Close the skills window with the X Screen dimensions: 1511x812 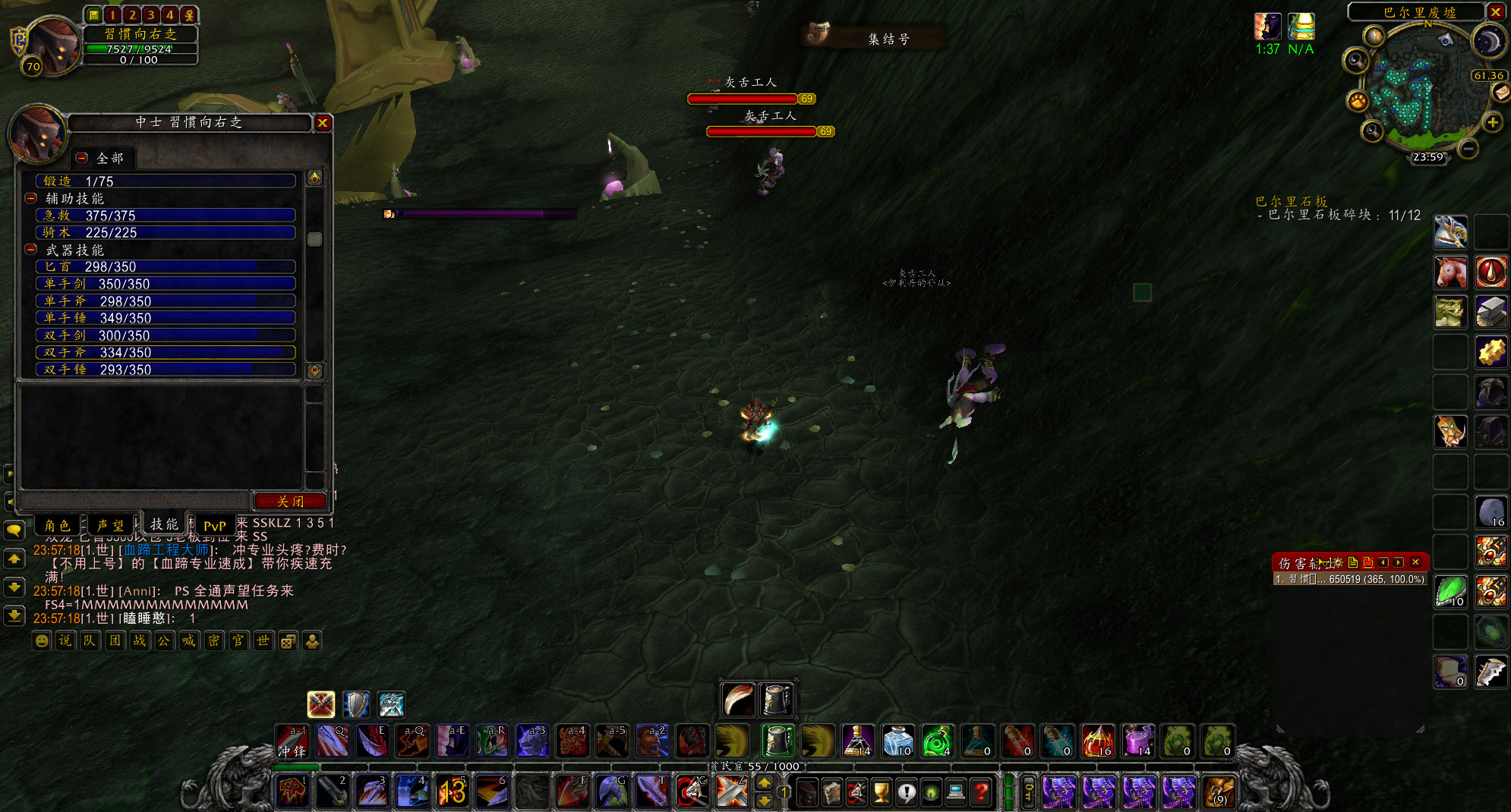click(323, 123)
